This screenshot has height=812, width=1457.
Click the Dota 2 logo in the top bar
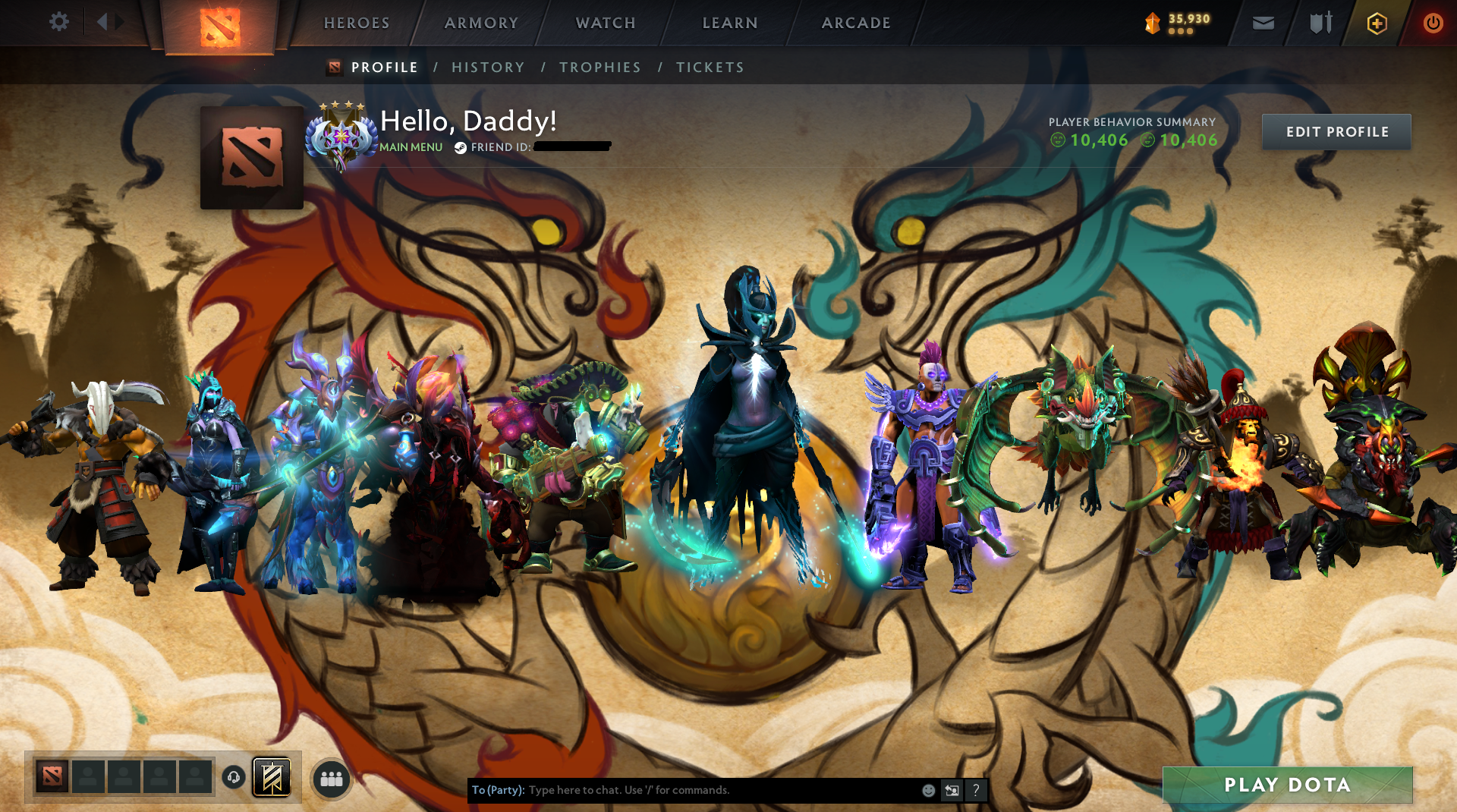tap(219, 24)
